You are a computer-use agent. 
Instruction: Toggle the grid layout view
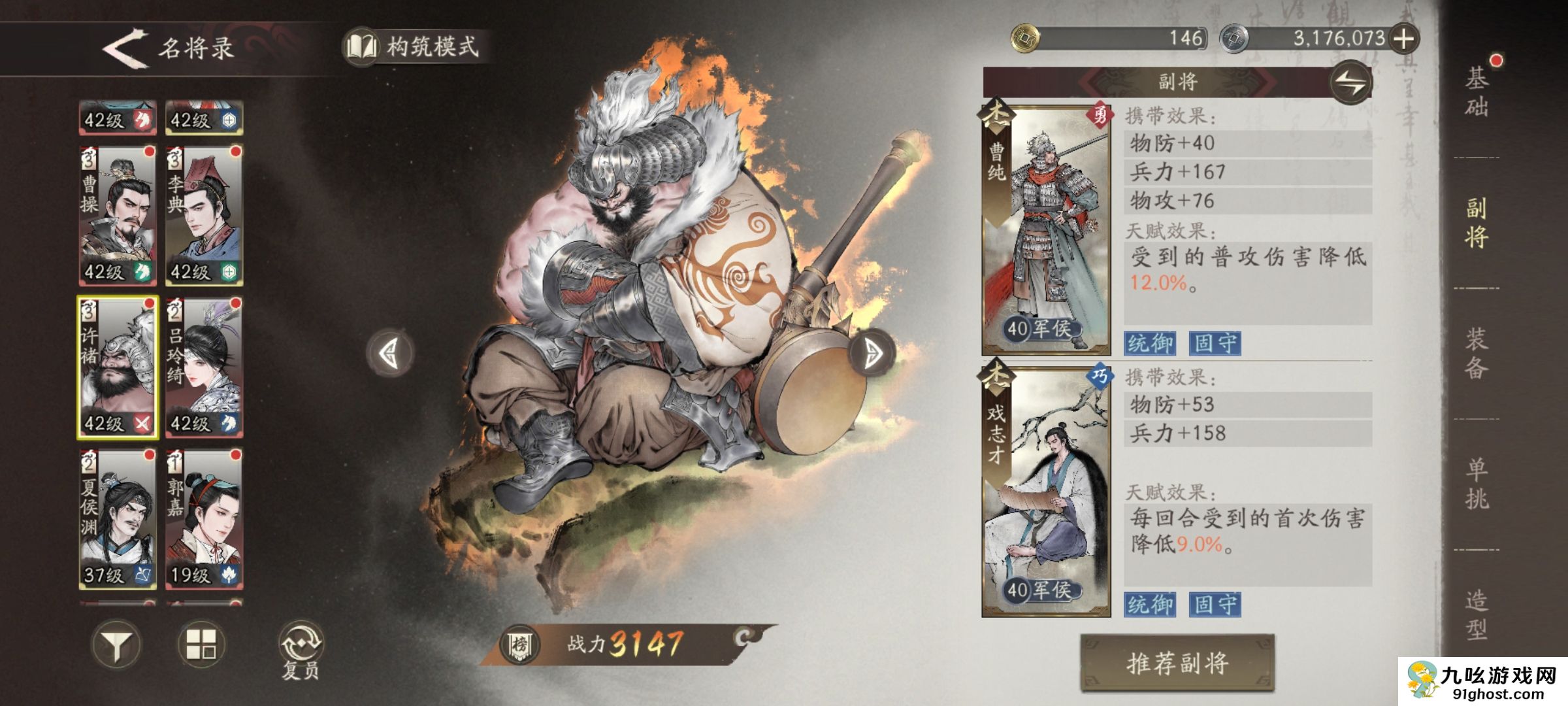pos(201,644)
